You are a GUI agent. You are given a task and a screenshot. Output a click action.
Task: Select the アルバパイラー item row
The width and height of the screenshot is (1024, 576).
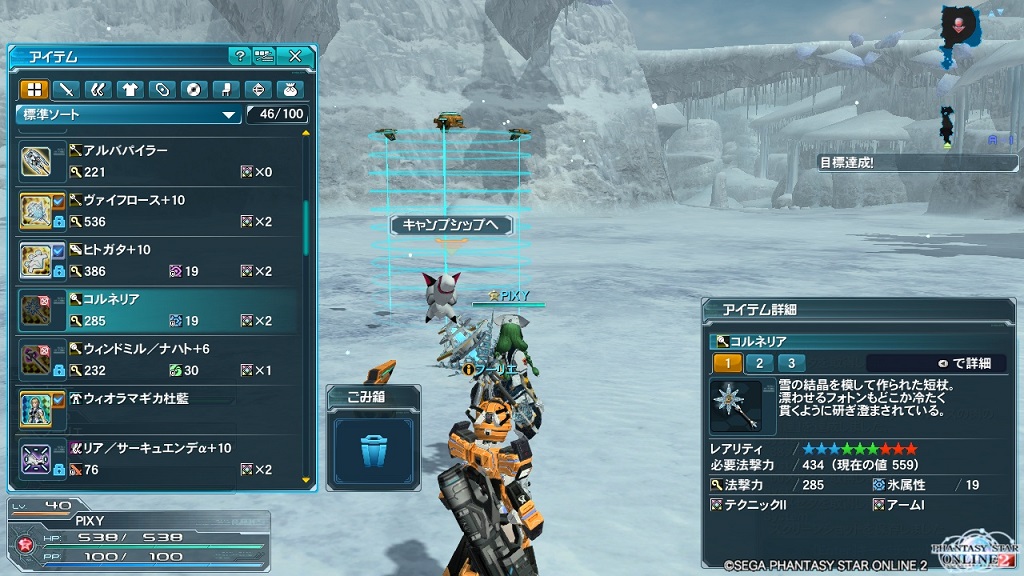[160, 161]
